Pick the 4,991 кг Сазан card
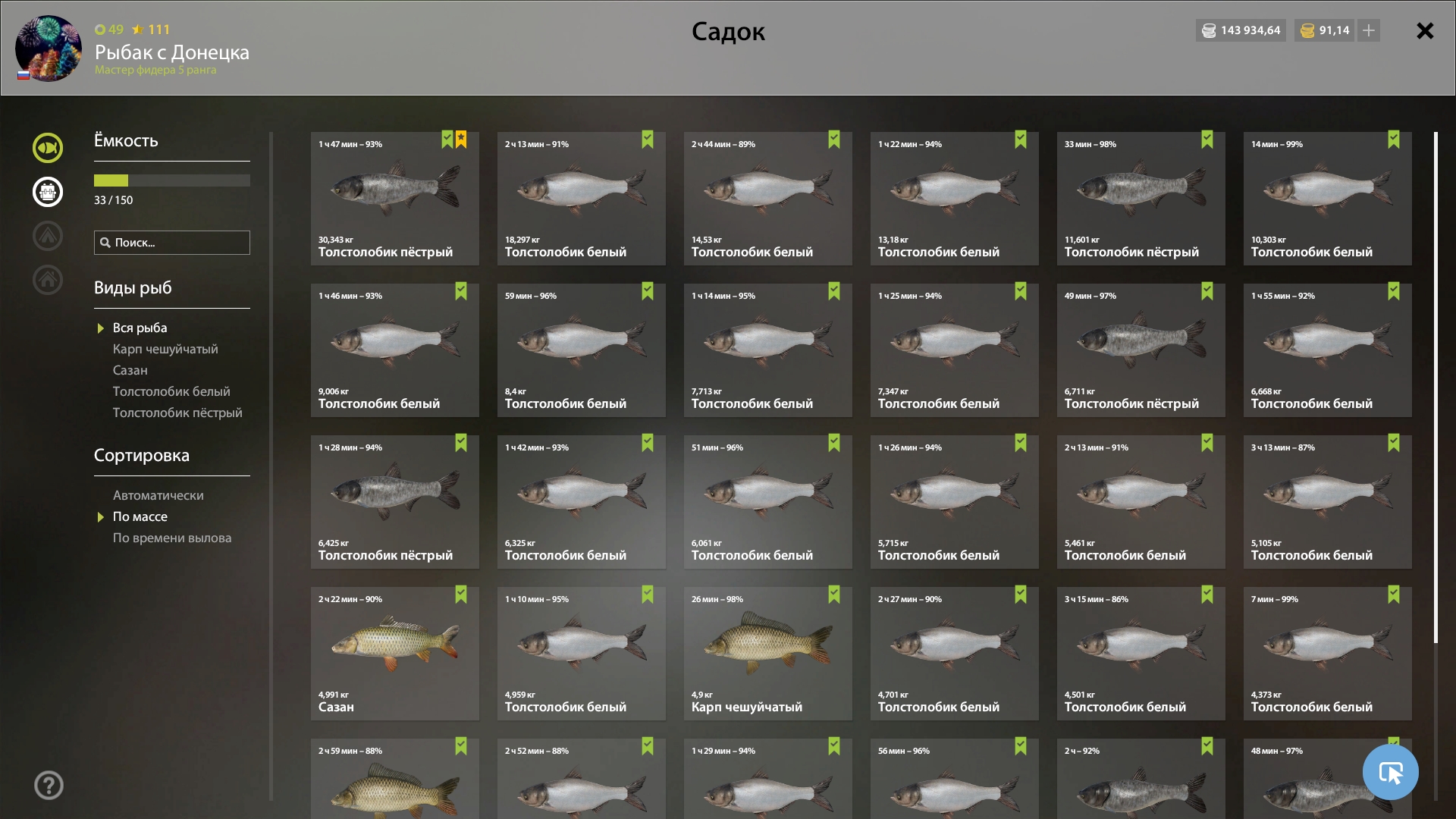This screenshot has width=1456, height=819. [394, 654]
